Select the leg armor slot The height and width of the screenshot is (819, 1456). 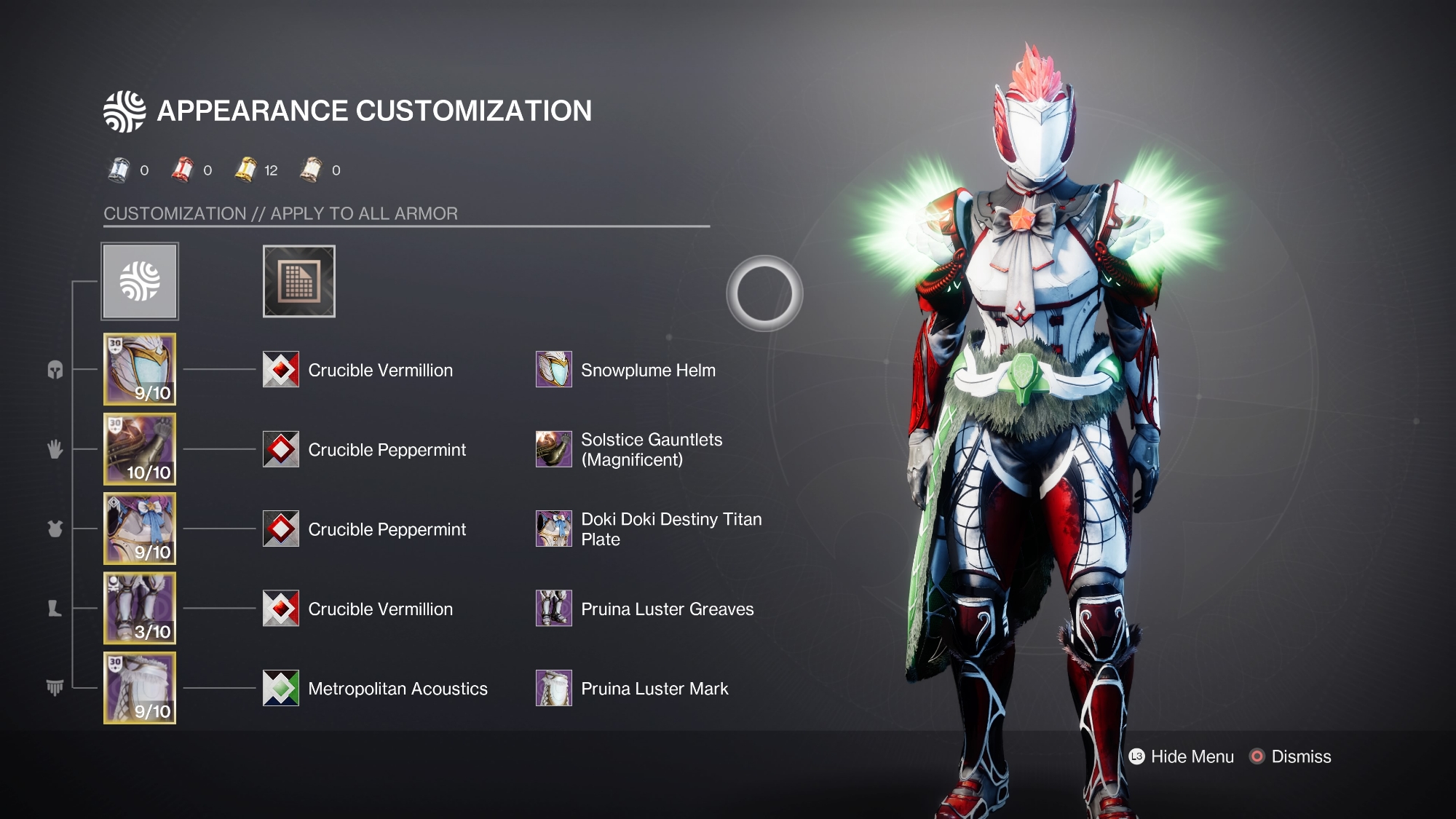click(140, 608)
